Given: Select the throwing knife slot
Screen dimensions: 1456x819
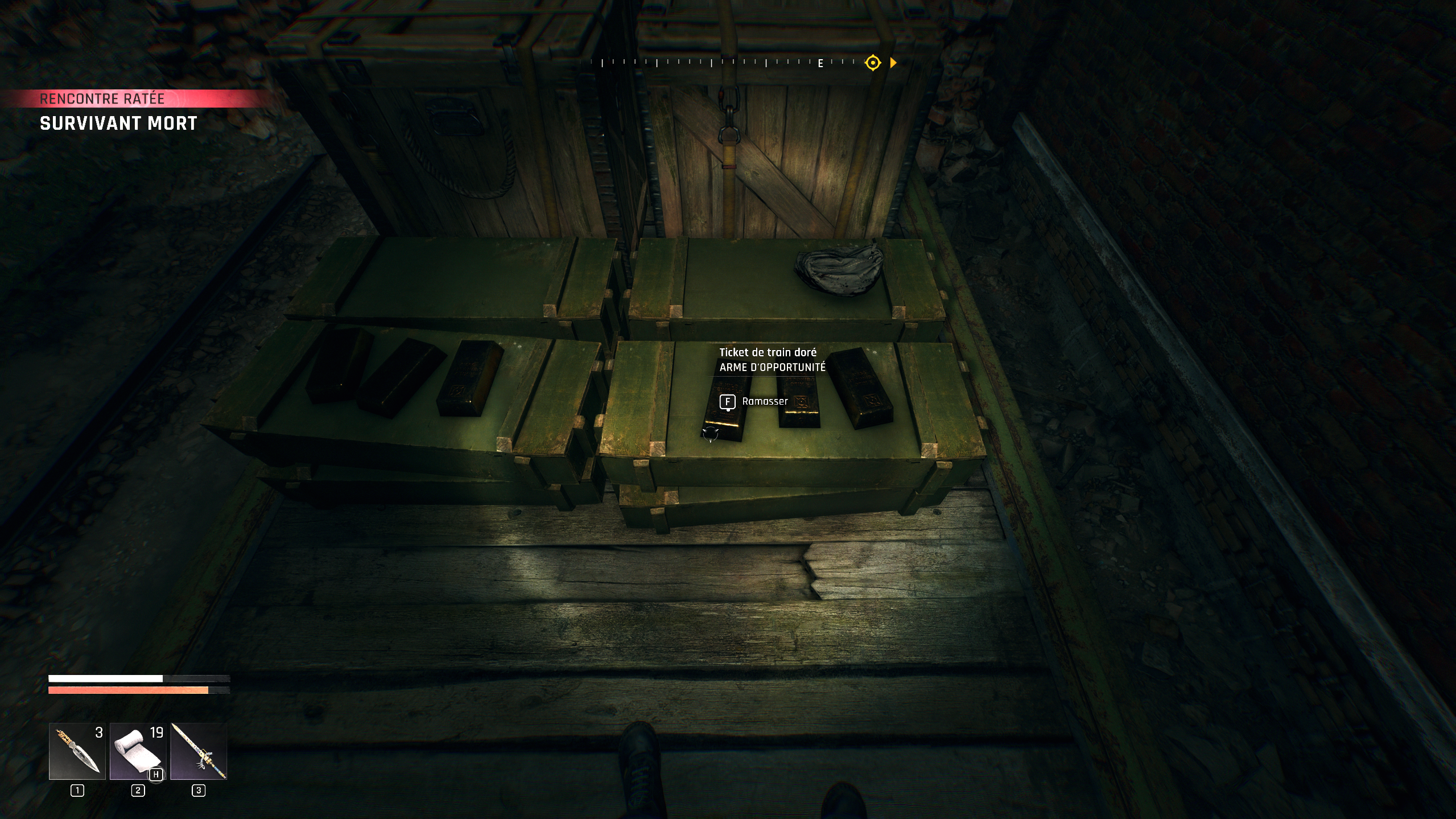Looking at the screenshot, I should pos(77,751).
